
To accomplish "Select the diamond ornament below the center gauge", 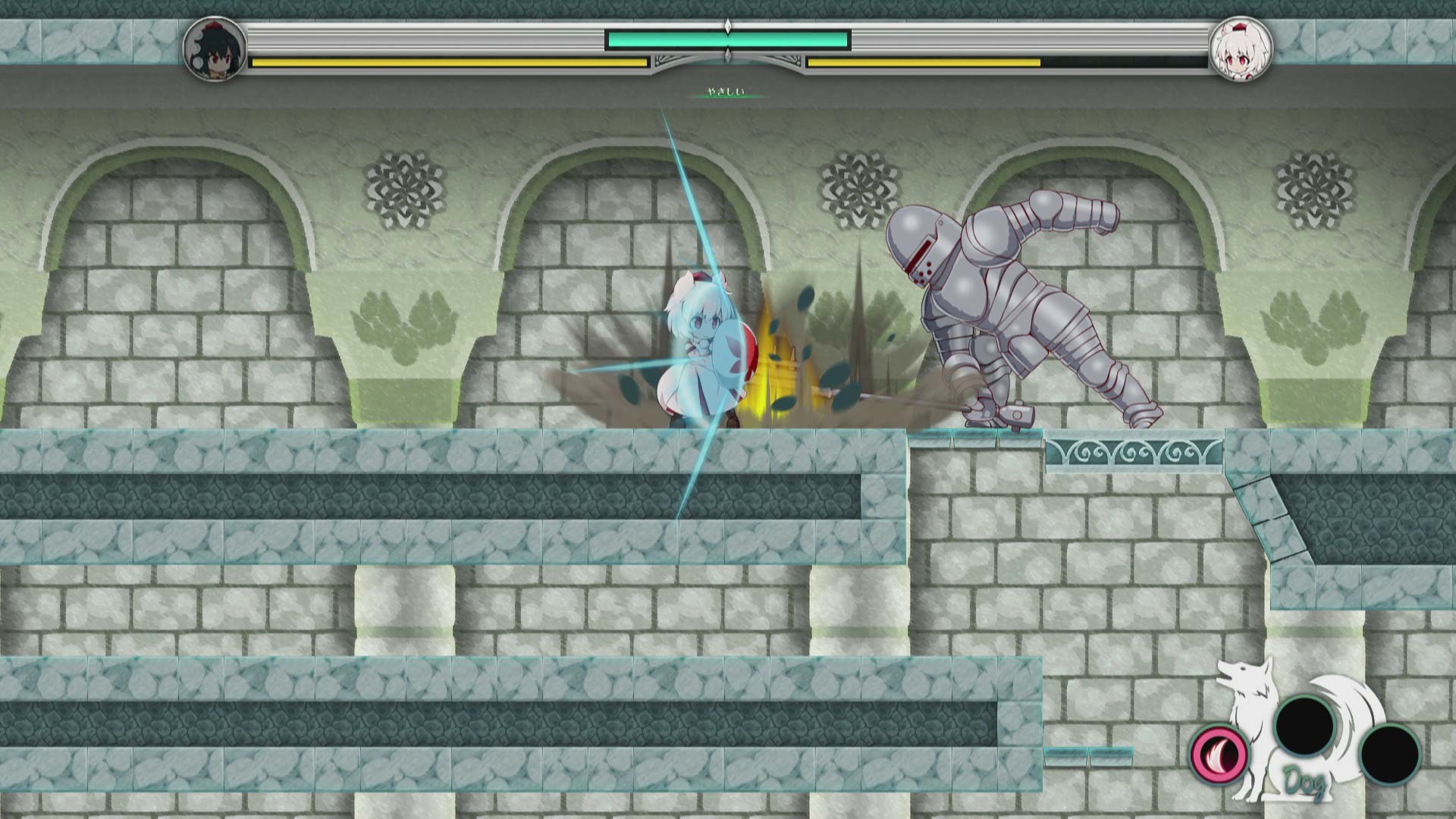I will 728,55.
